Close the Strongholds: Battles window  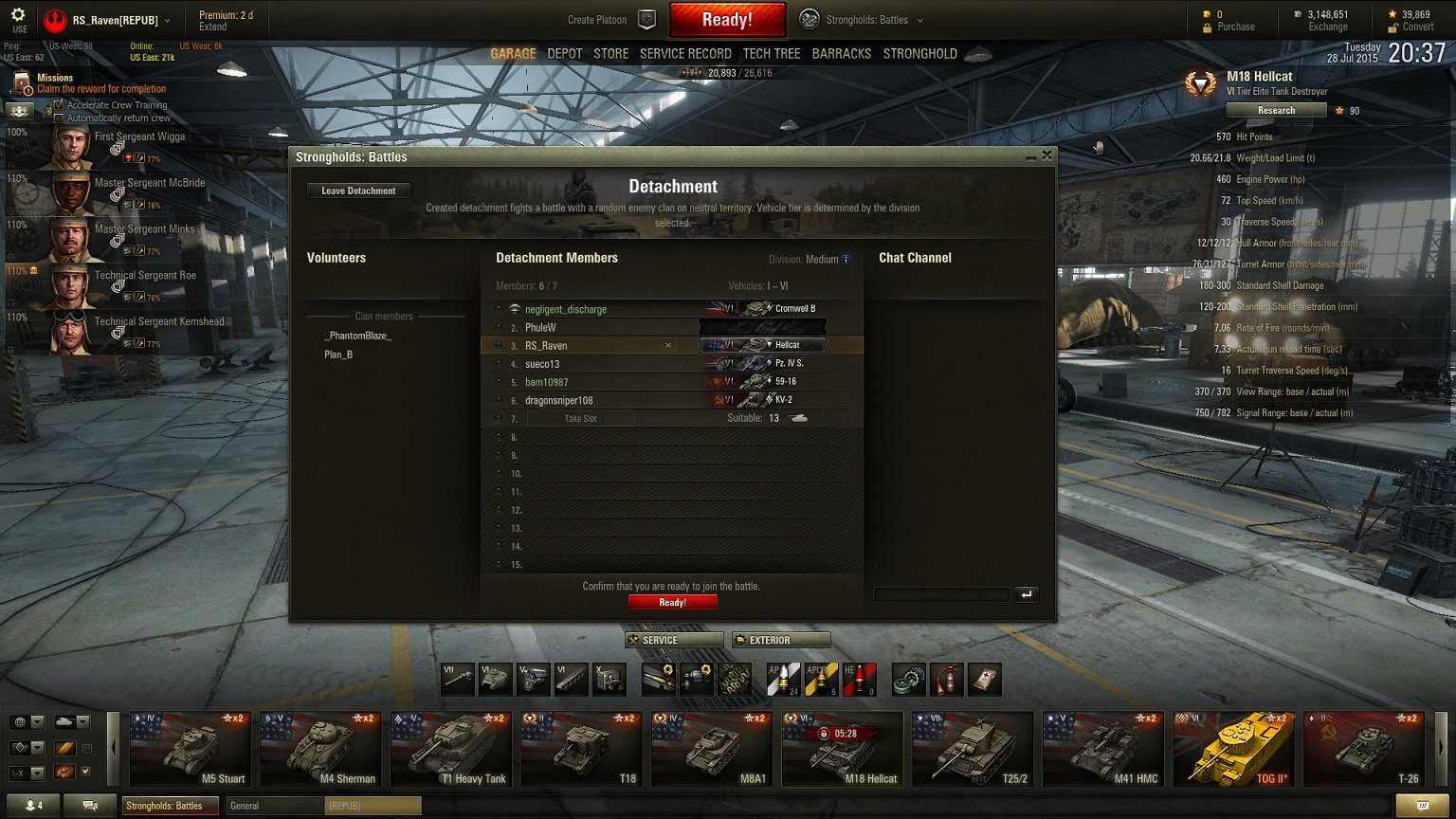pos(1046,155)
